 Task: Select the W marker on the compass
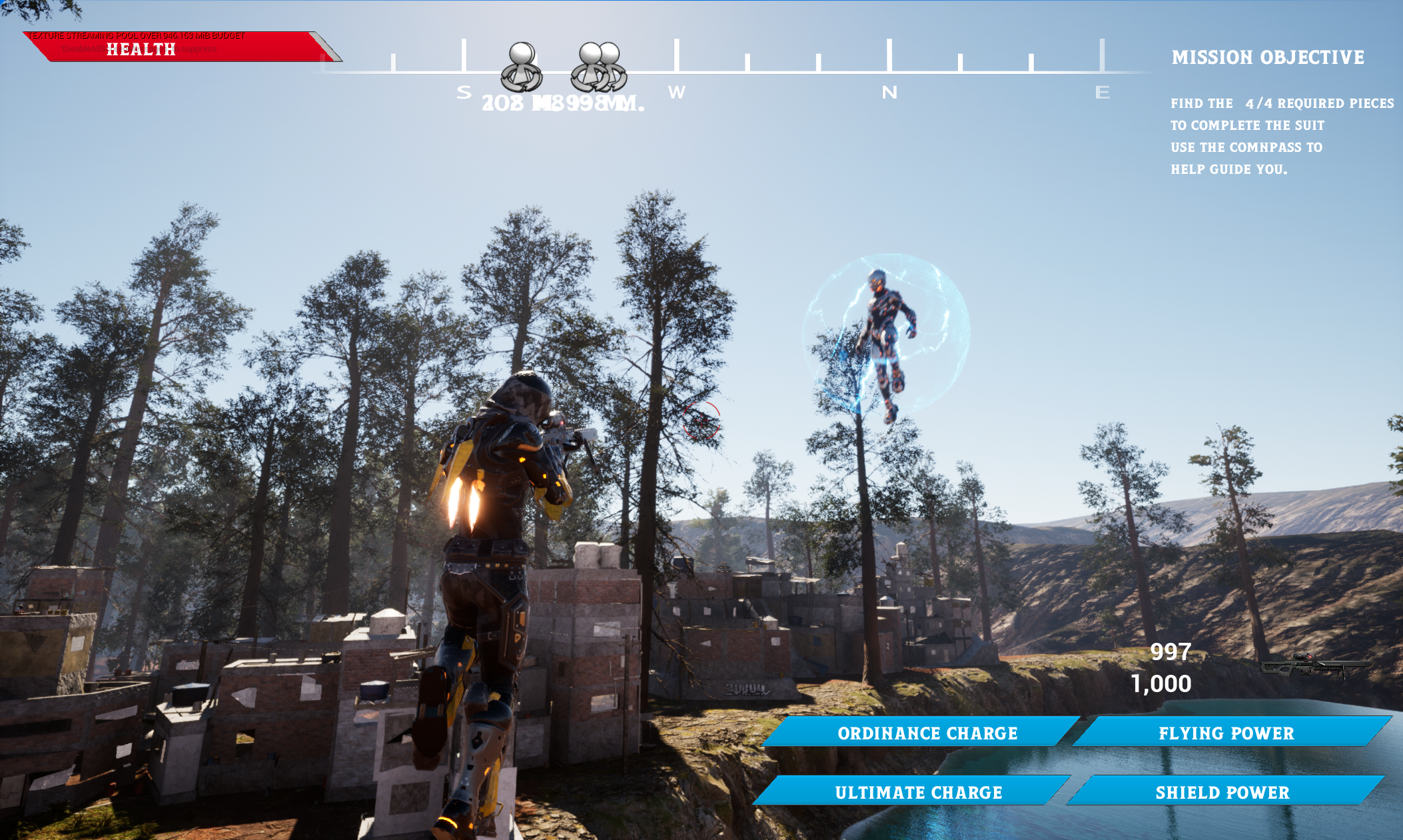coord(678,93)
